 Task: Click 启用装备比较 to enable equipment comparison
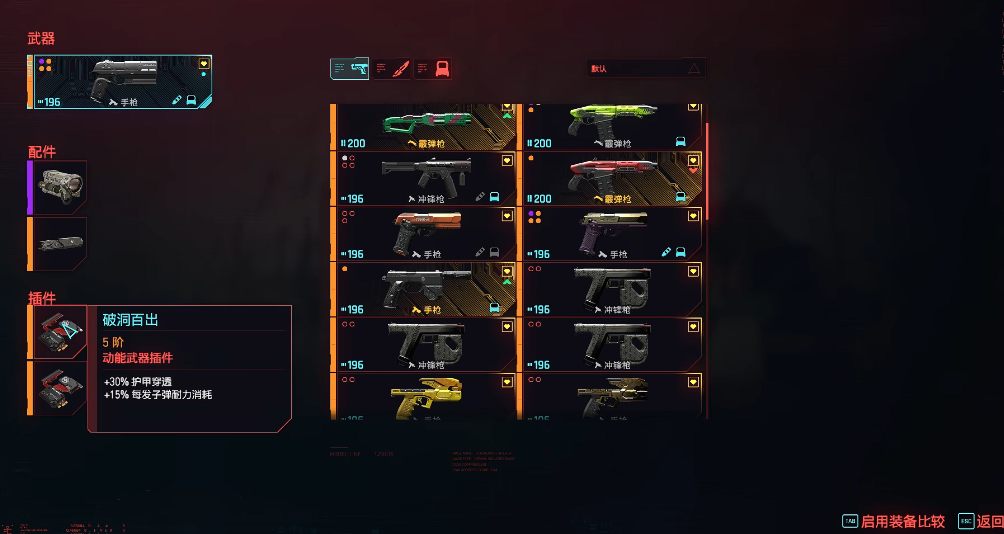902,521
